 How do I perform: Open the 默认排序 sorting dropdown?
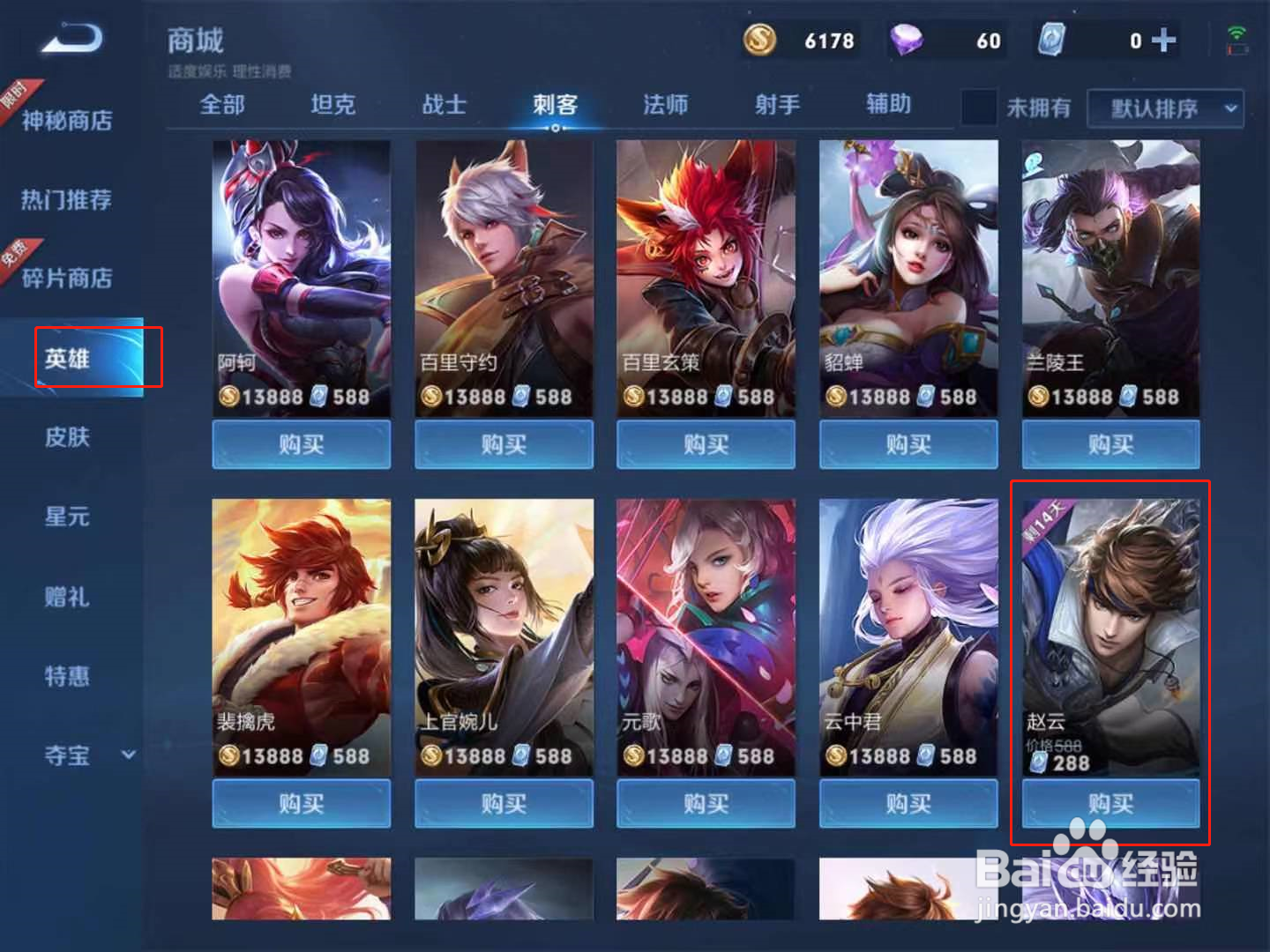(1164, 108)
